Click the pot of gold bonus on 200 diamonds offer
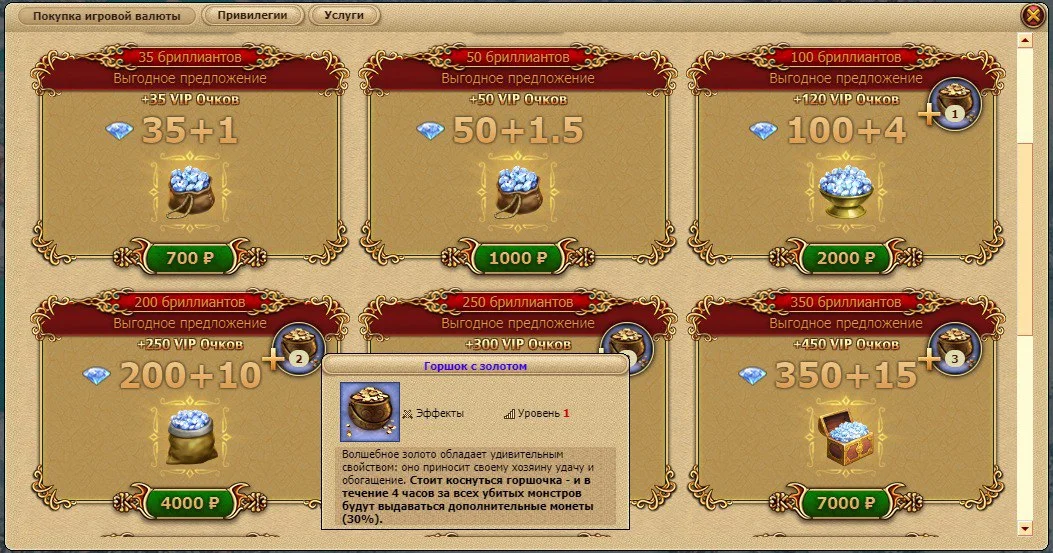 pyautogui.click(x=299, y=348)
